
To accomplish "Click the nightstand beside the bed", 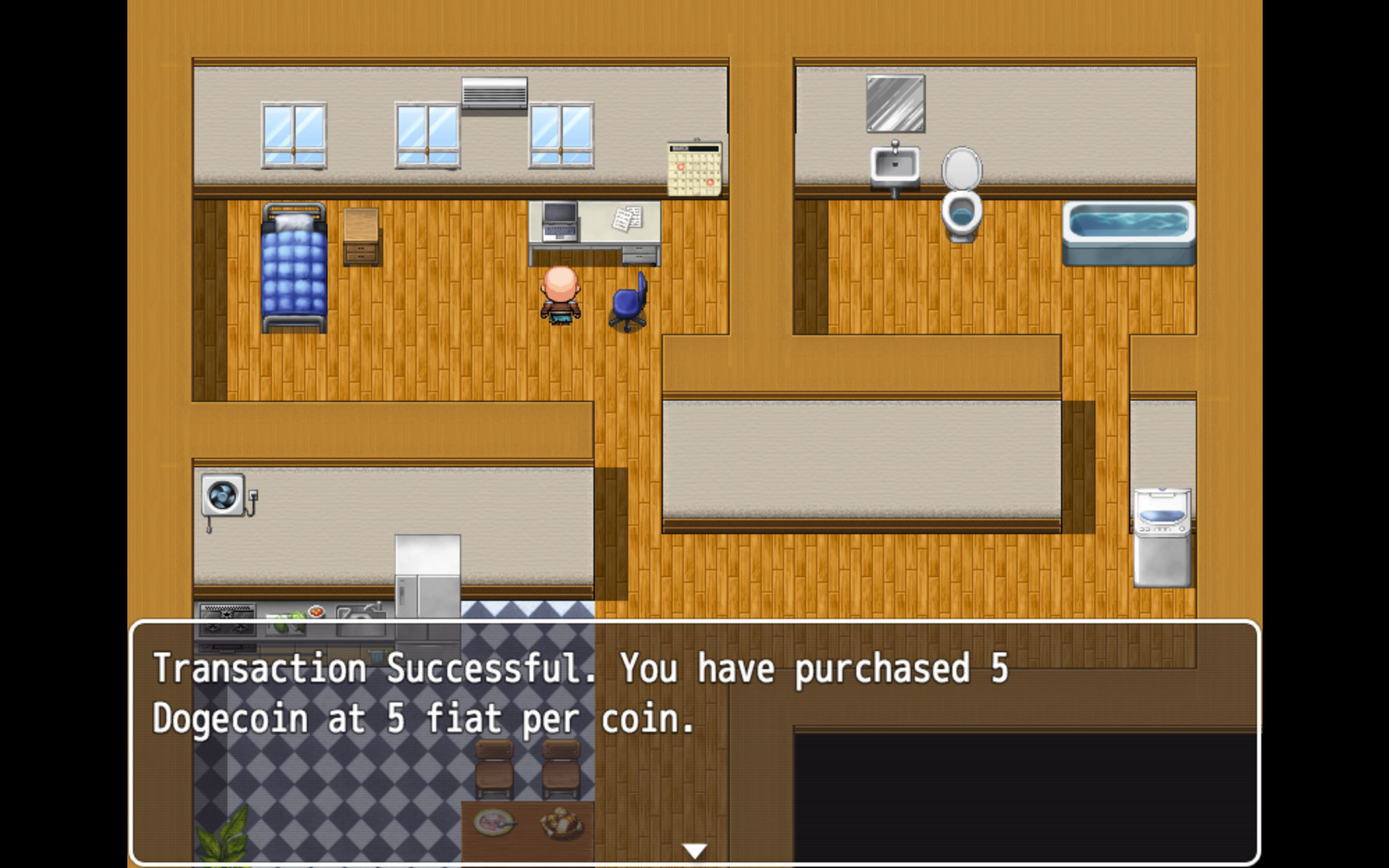I will click(360, 237).
